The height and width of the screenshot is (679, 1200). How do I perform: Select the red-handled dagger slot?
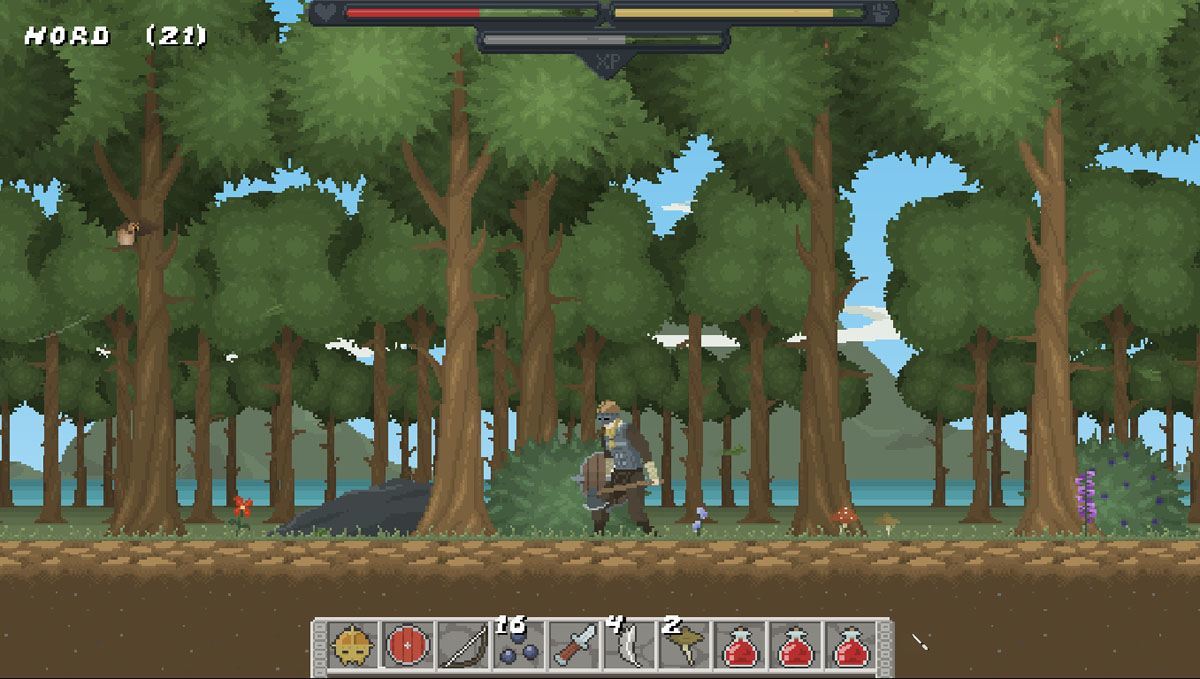574,648
